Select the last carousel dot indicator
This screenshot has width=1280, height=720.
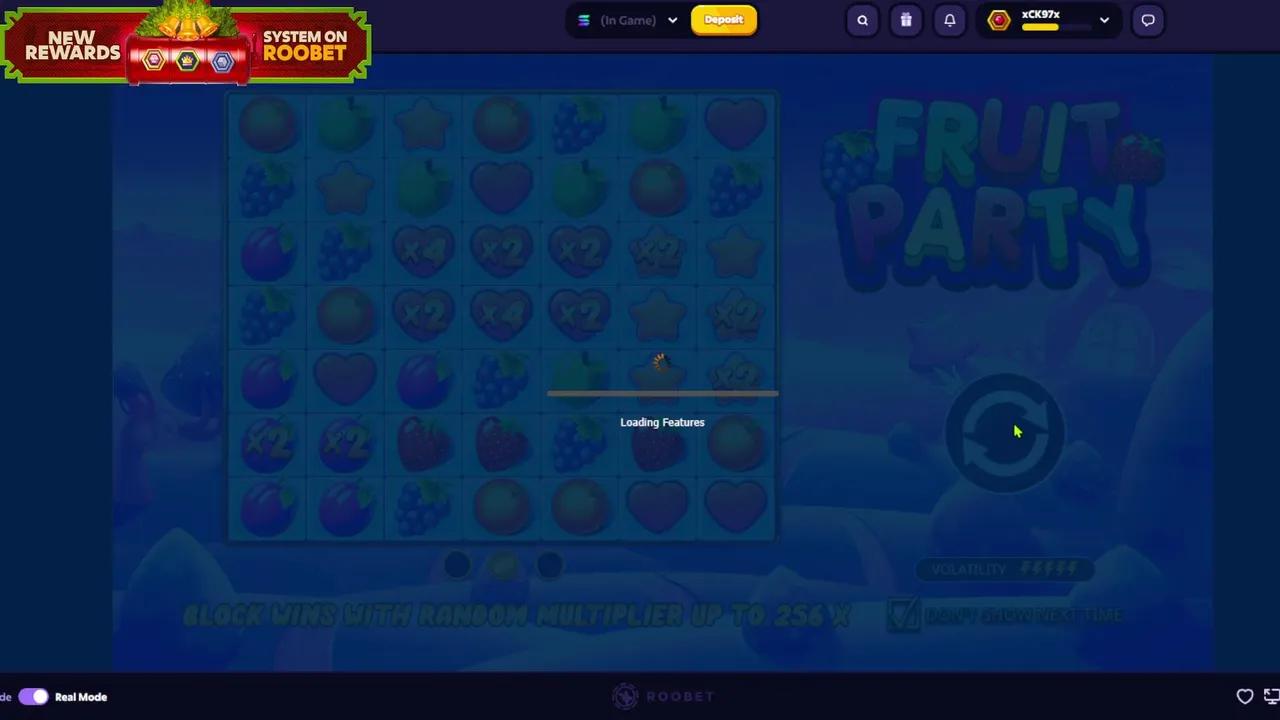click(550, 566)
